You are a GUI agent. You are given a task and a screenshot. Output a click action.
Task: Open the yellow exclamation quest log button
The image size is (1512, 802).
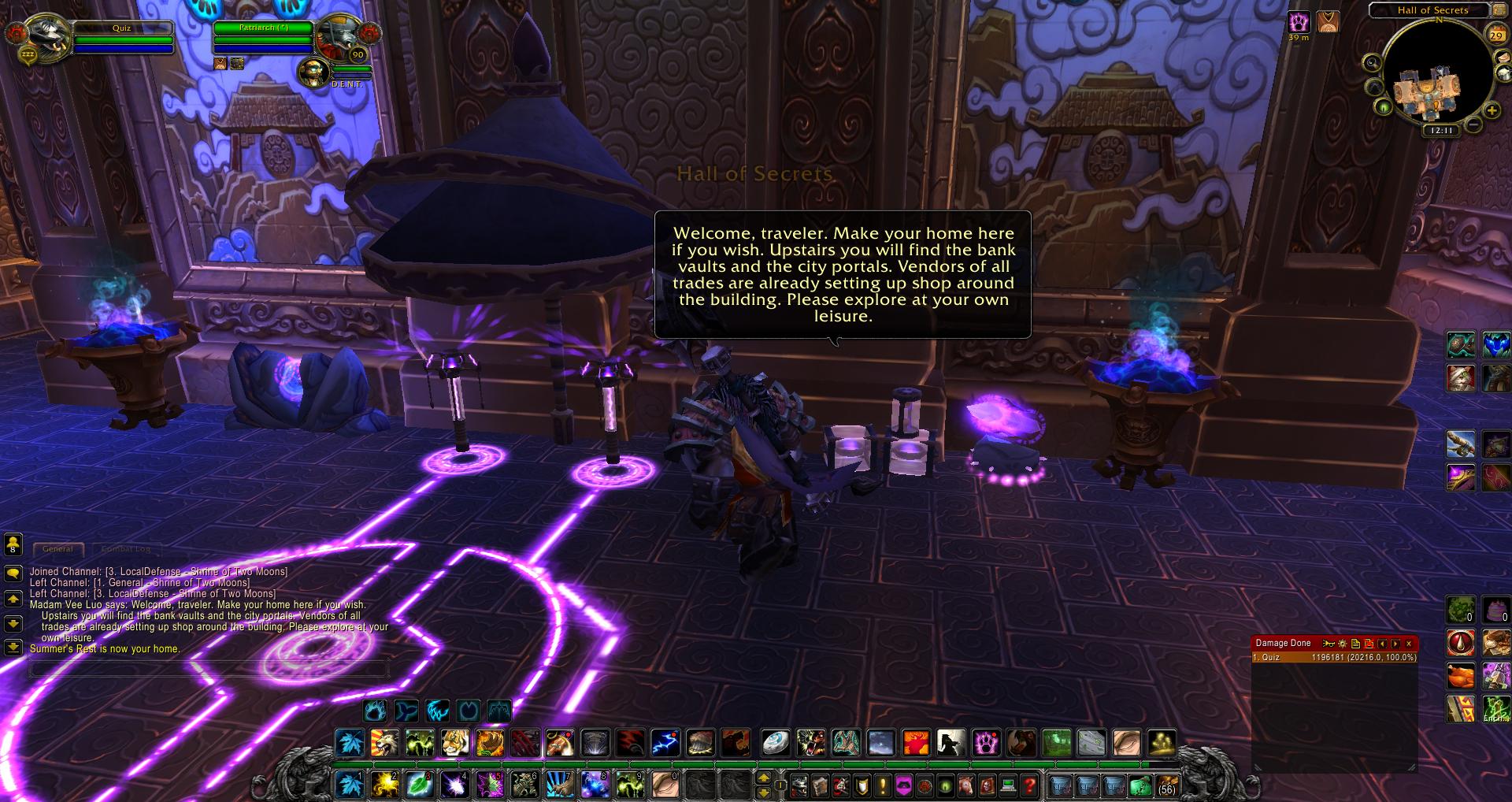click(x=882, y=785)
